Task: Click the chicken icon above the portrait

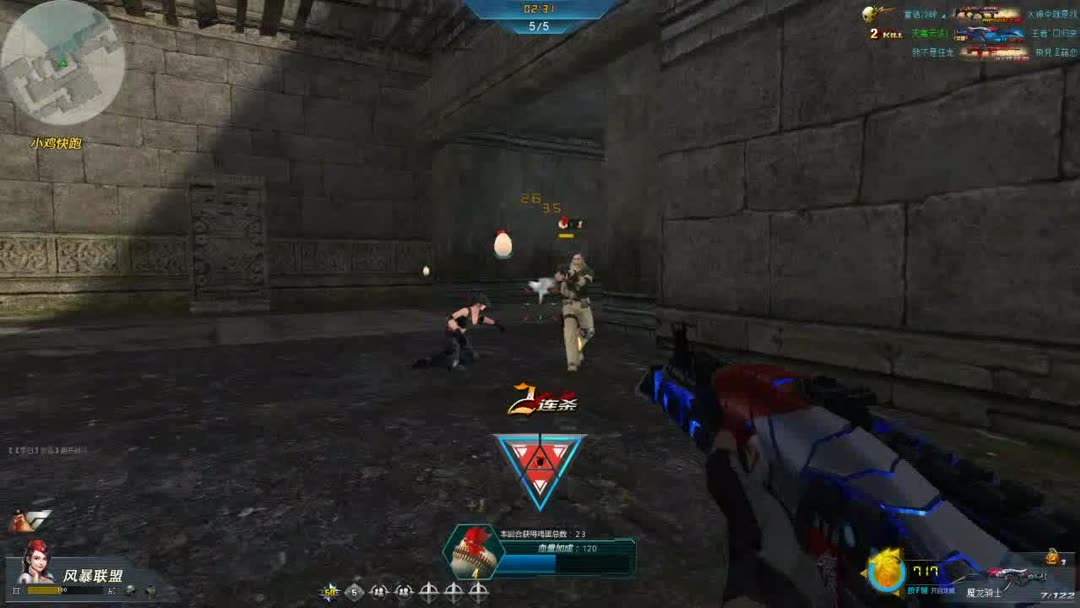Action: click(30, 521)
